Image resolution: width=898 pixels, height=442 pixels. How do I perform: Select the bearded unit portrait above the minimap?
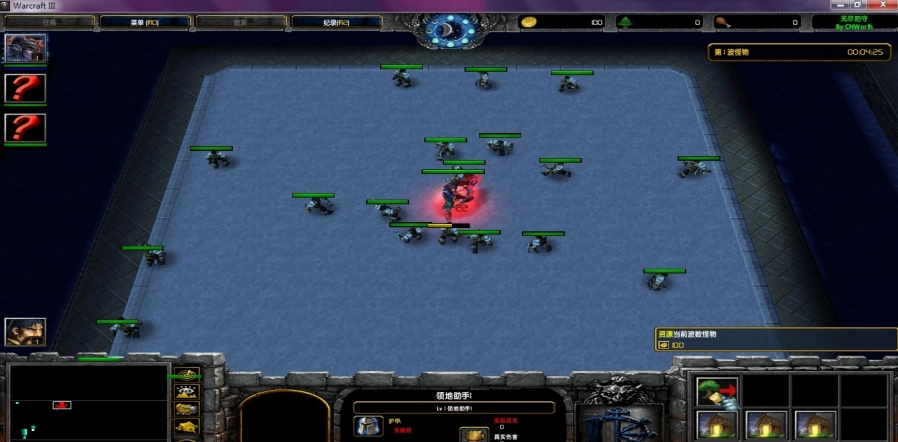click(25, 332)
